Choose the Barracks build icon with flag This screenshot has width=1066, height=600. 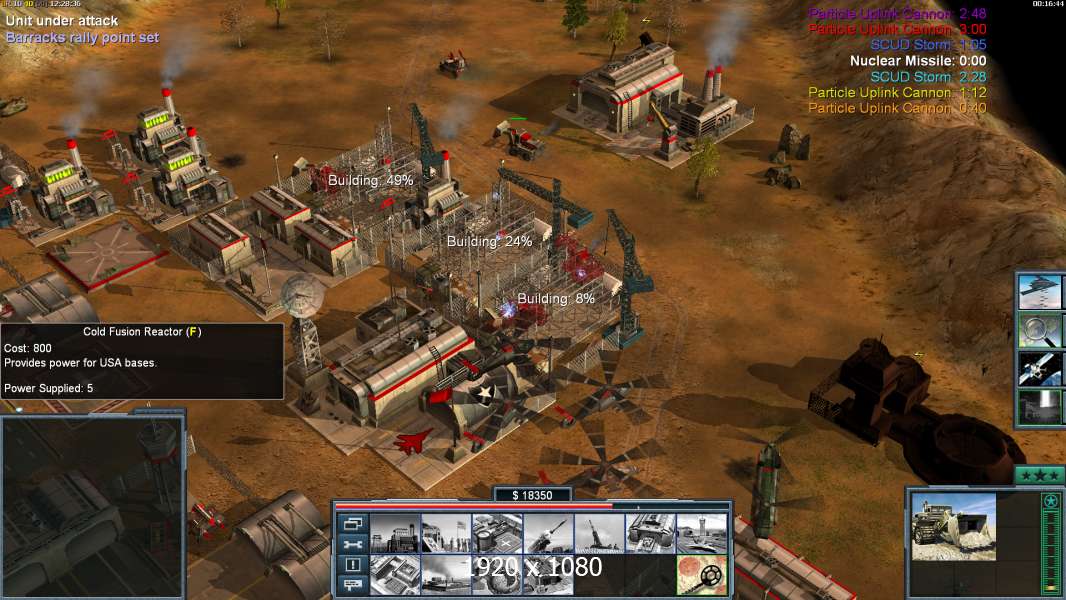445,534
